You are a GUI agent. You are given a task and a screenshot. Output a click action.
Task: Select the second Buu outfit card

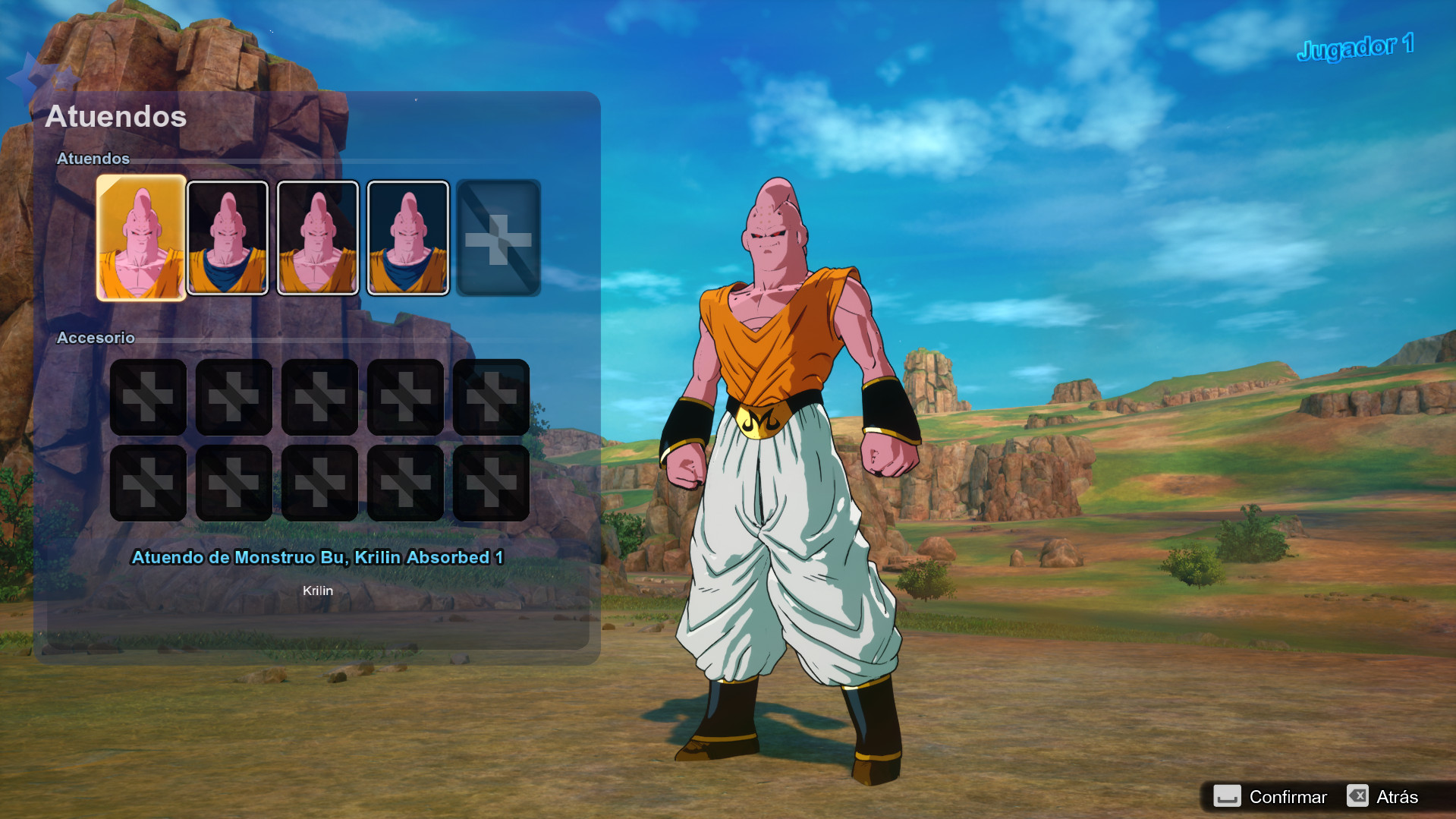(228, 238)
